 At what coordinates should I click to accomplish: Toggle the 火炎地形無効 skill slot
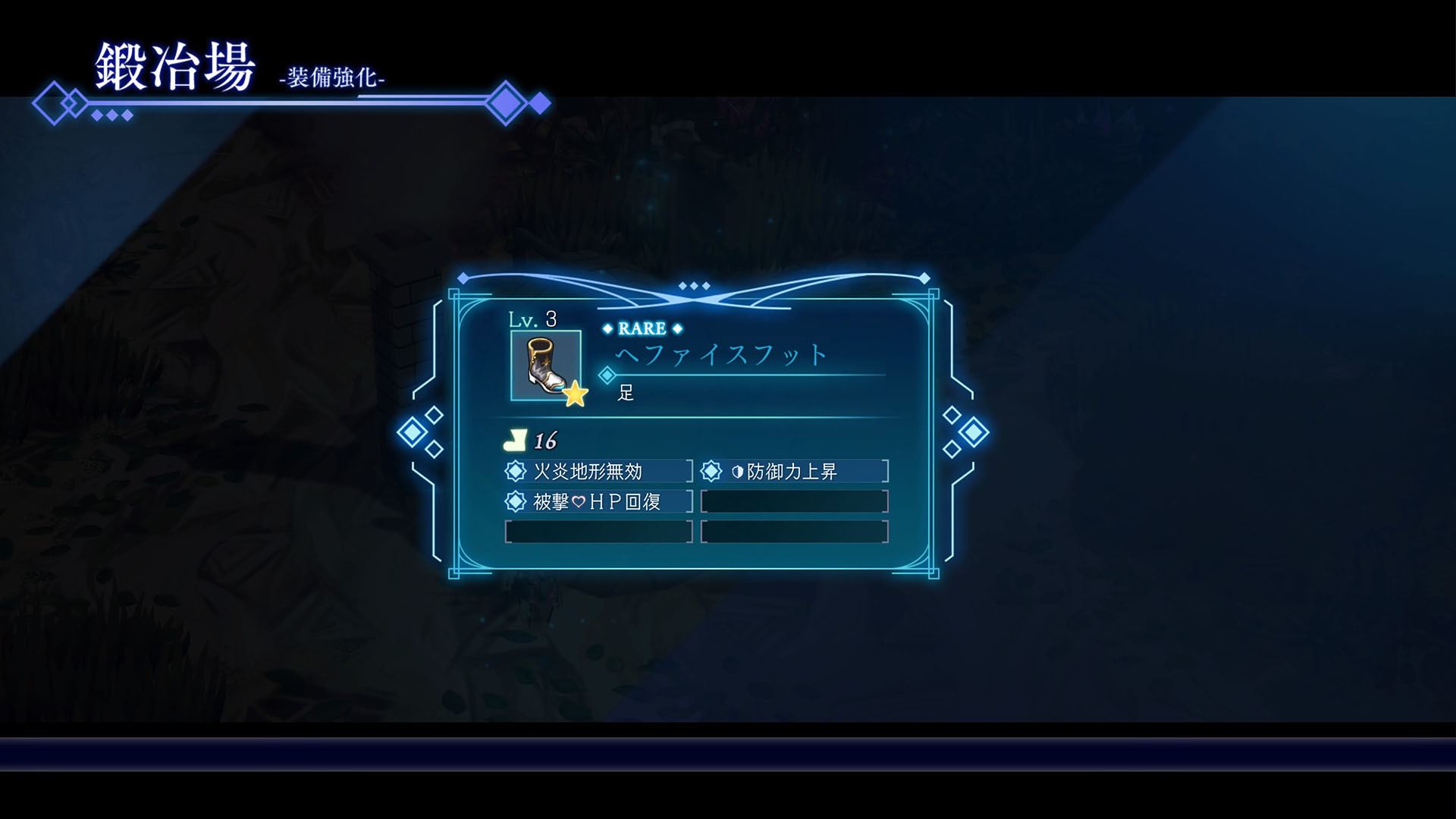click(599, 471)
